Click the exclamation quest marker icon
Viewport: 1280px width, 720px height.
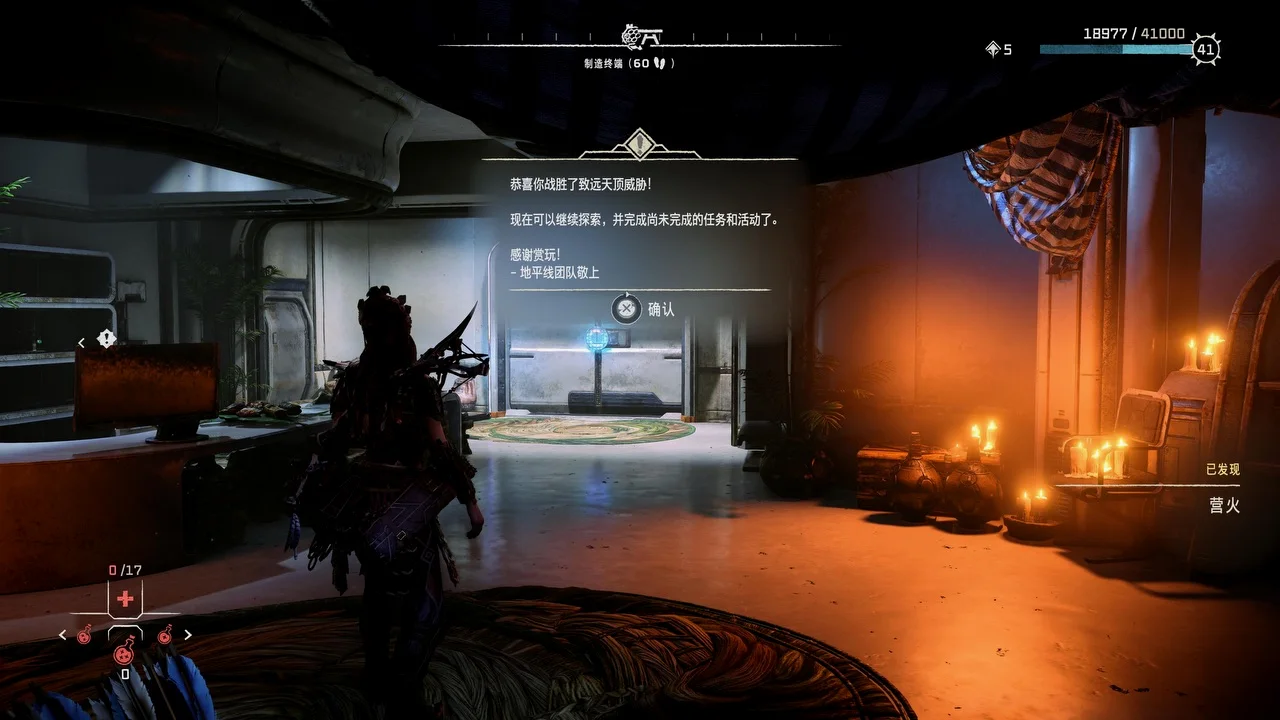pos(106,339)
